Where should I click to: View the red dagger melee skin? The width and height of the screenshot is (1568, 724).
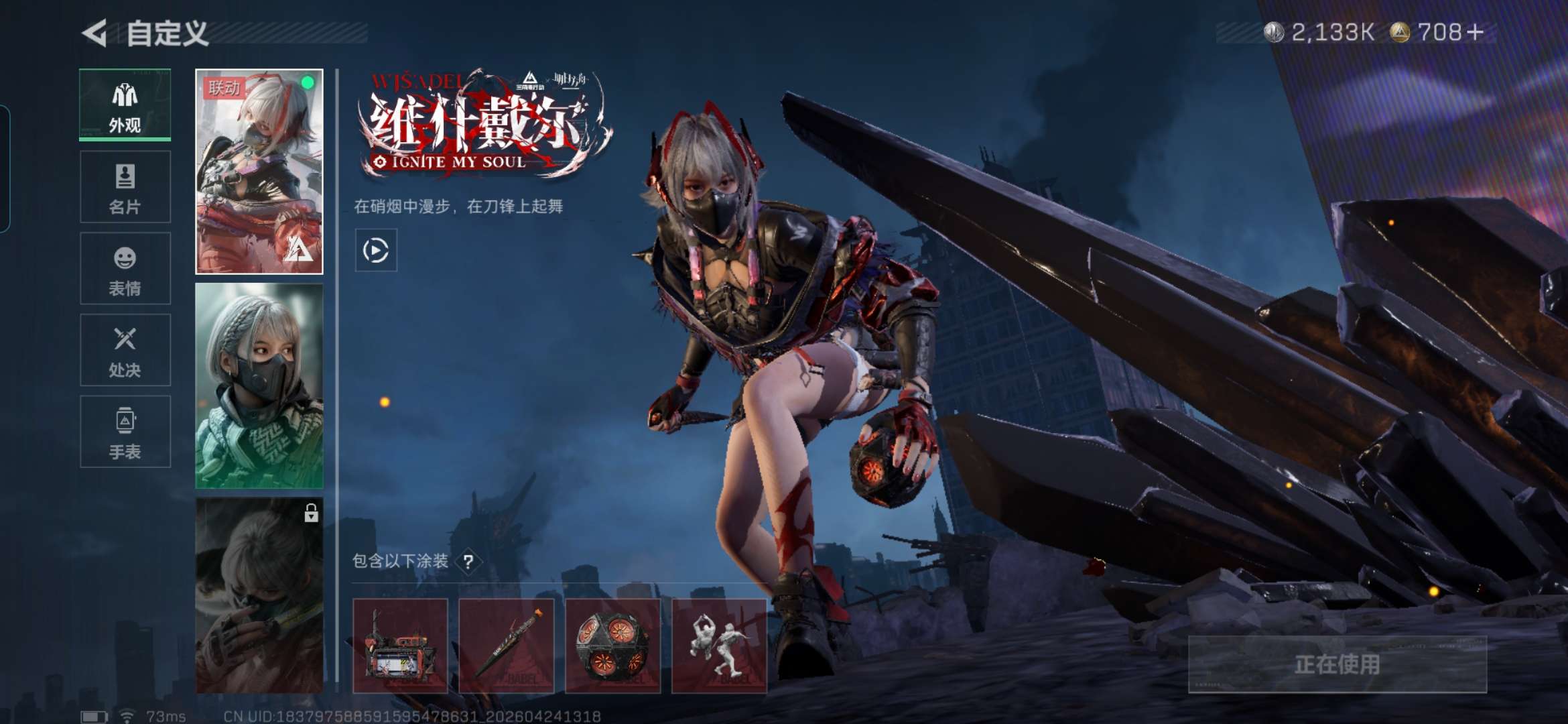click(x=507, y=646)
